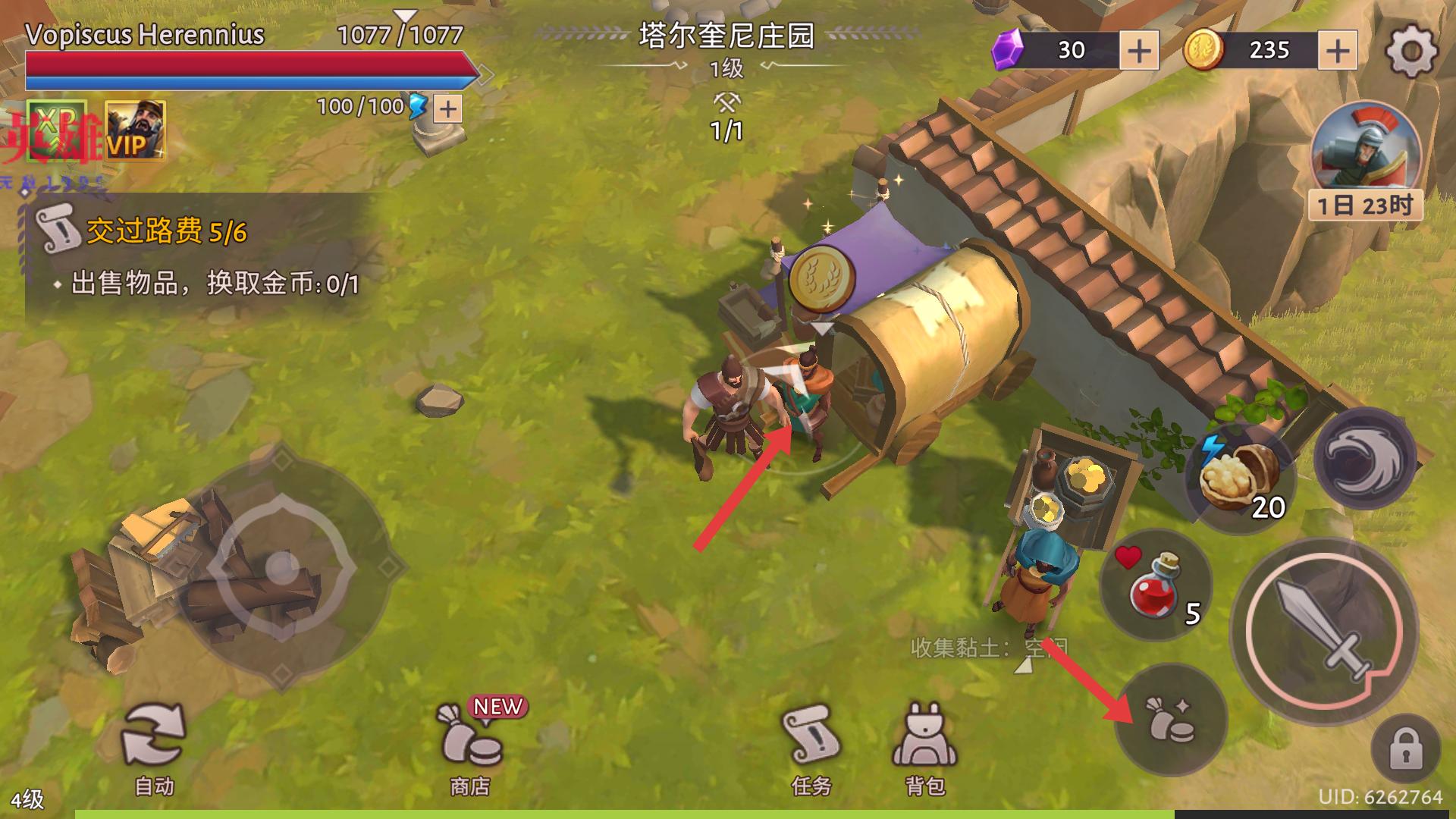Add more purple gems

(1139, 52)
